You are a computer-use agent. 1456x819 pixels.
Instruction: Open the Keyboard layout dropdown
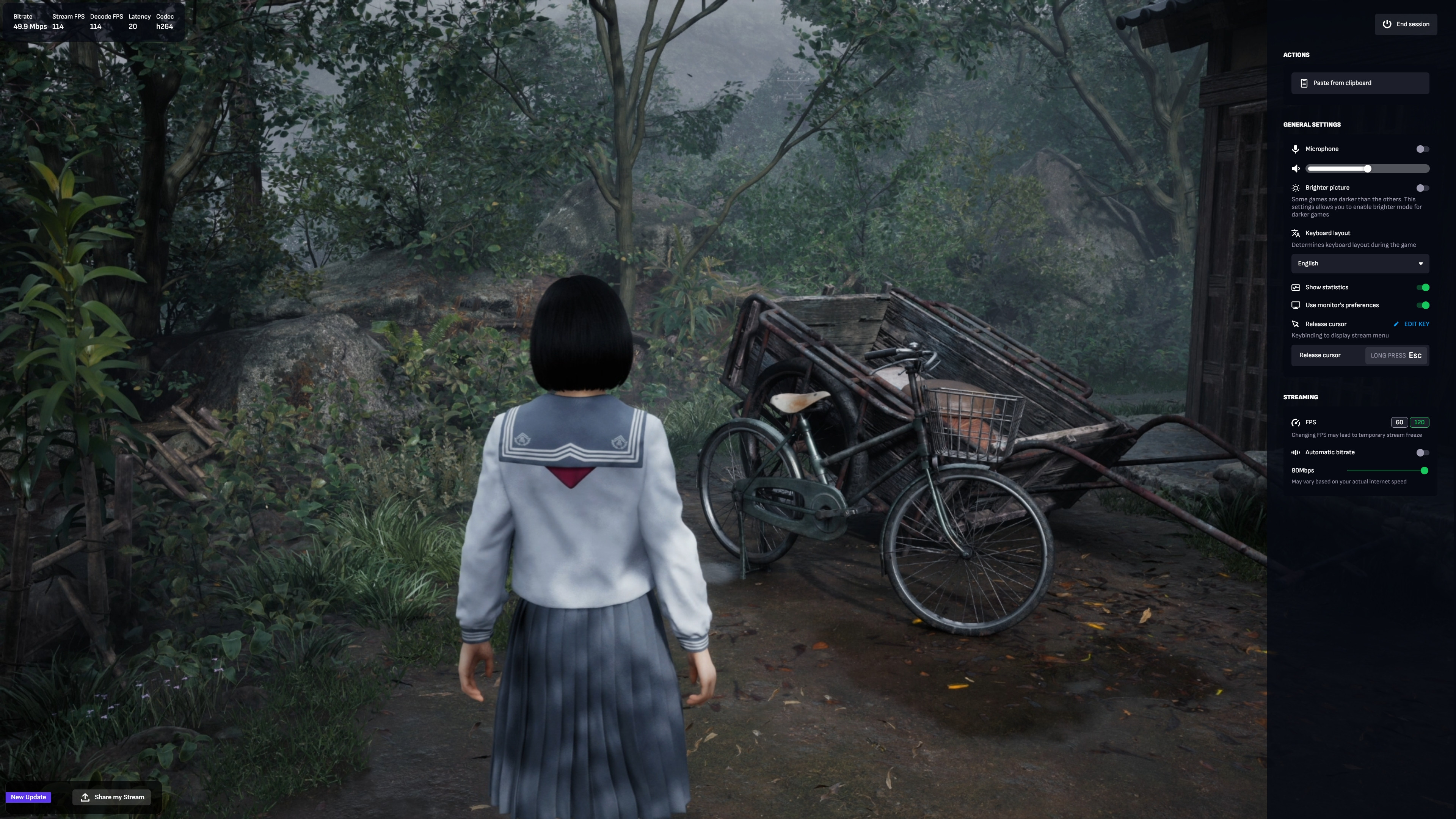pos(1360,264)
